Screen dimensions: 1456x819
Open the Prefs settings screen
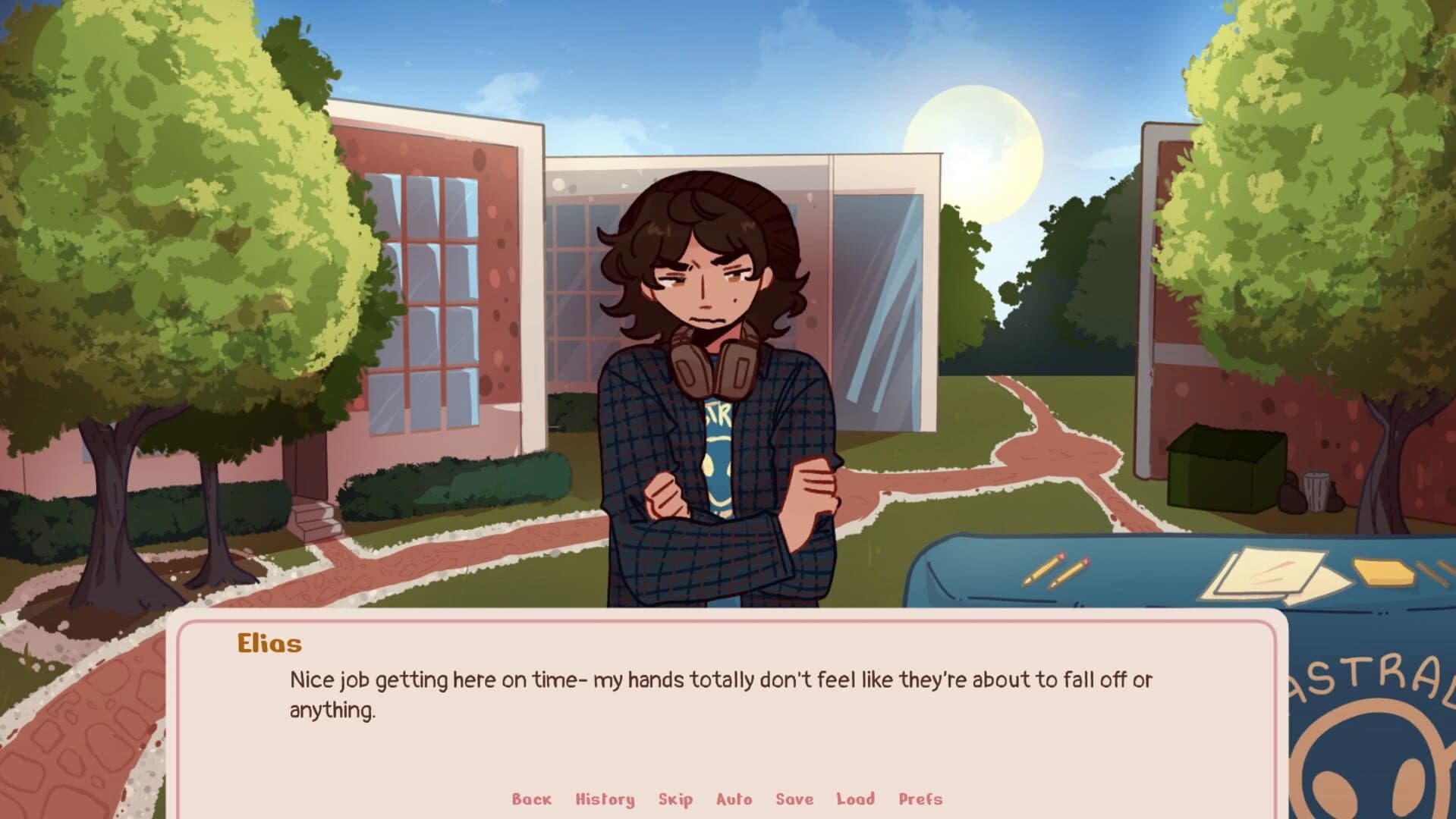pos(920,799)
